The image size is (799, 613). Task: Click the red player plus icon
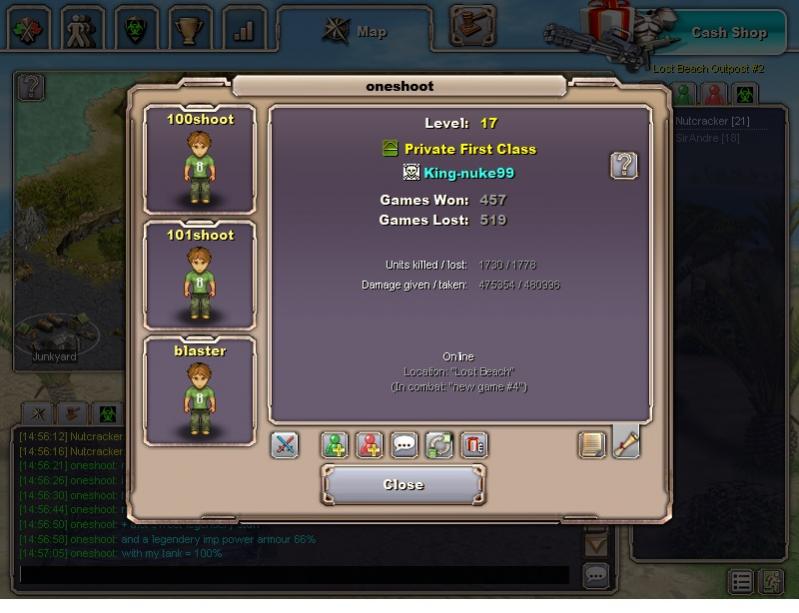[370, 445]
